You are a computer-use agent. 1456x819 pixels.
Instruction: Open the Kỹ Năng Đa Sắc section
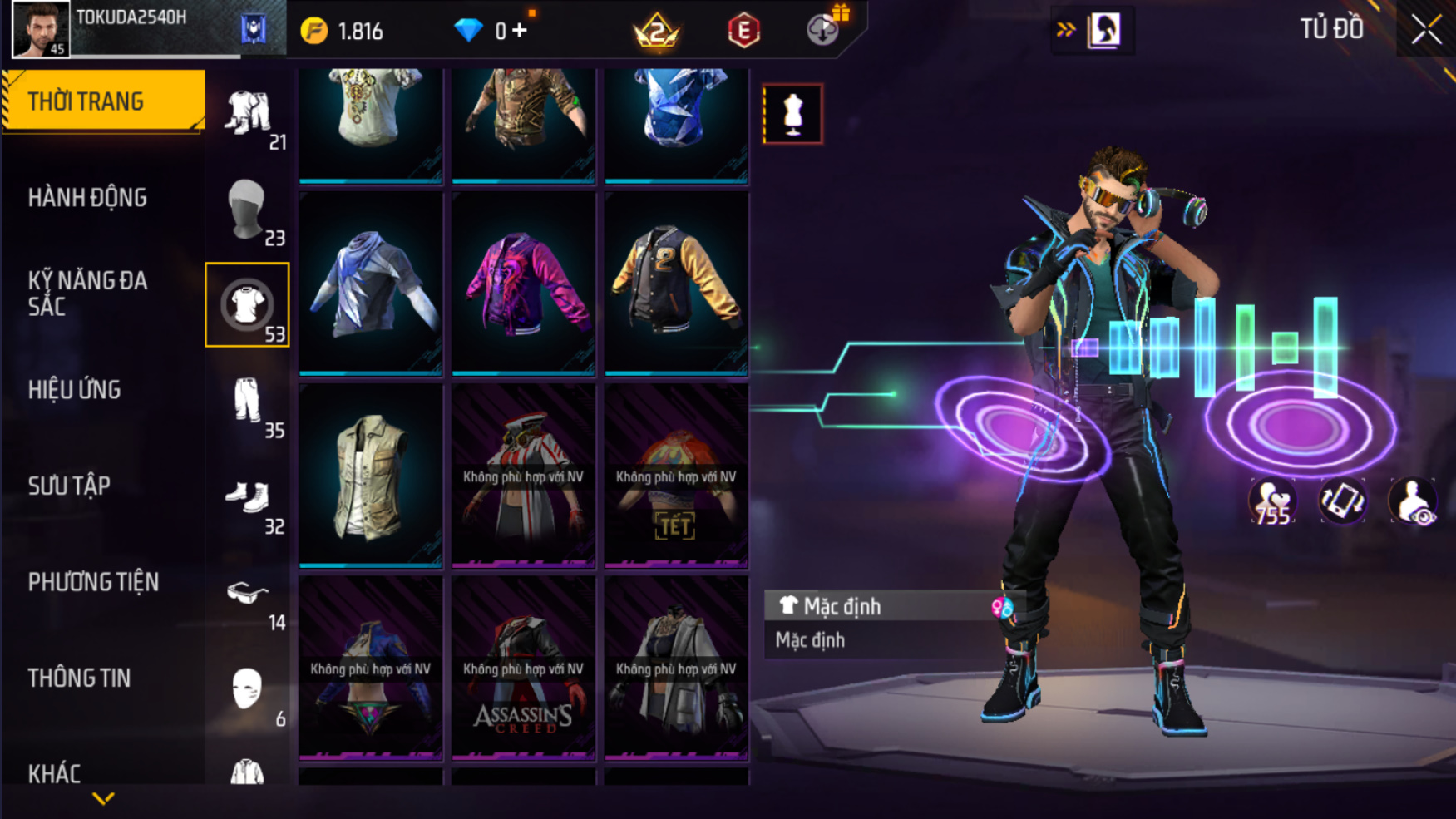(87, 294)
